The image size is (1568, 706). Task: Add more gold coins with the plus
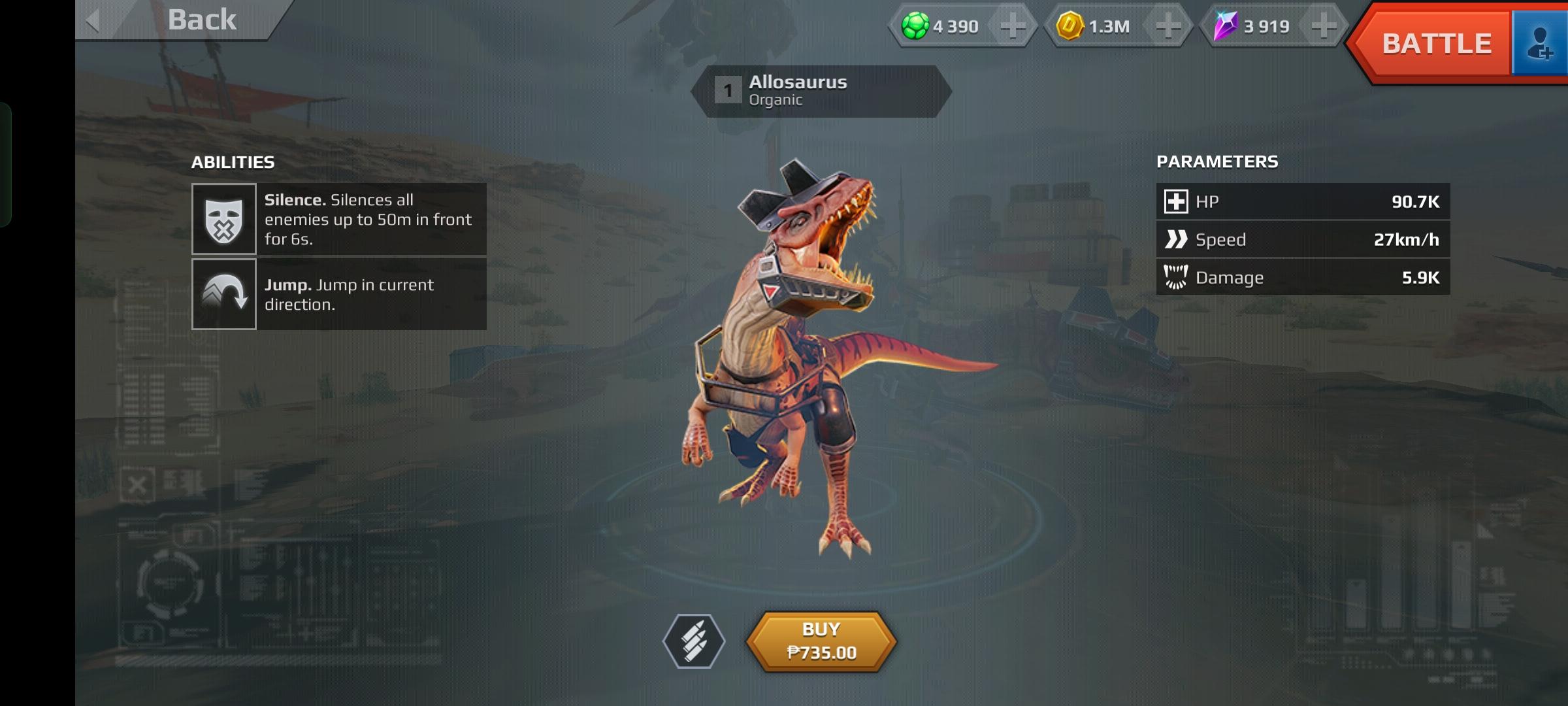[x=1168, y=26]
